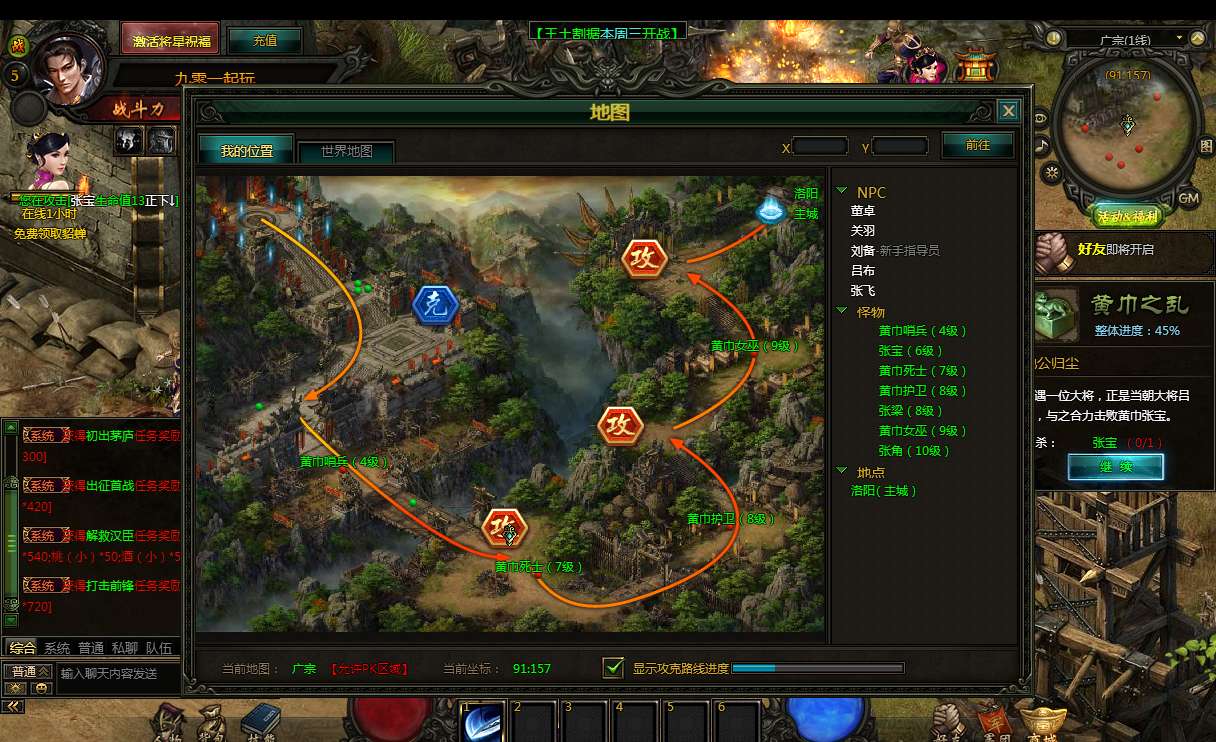Viewport: 1216px width, 742px height.
Task: Click the 继续 continue quest button
Action: pyautogui.click(x=1115, y=467)
